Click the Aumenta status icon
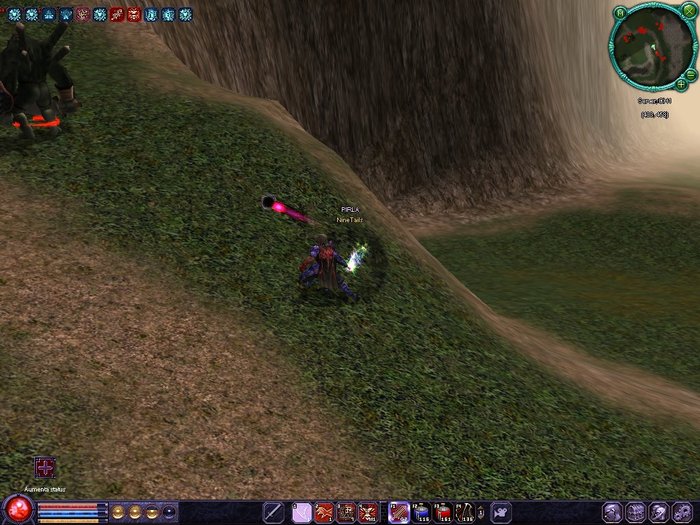This screenshot has width=700, height=525. [x=45, y=468]
